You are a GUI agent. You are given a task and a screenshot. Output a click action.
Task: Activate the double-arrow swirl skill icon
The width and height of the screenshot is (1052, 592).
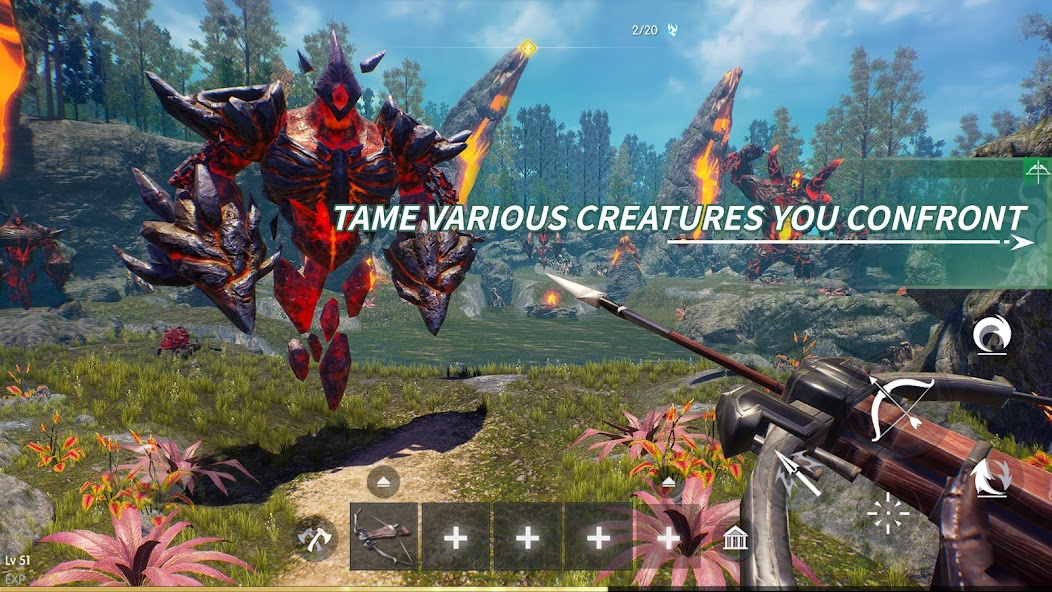click(993, 476)
